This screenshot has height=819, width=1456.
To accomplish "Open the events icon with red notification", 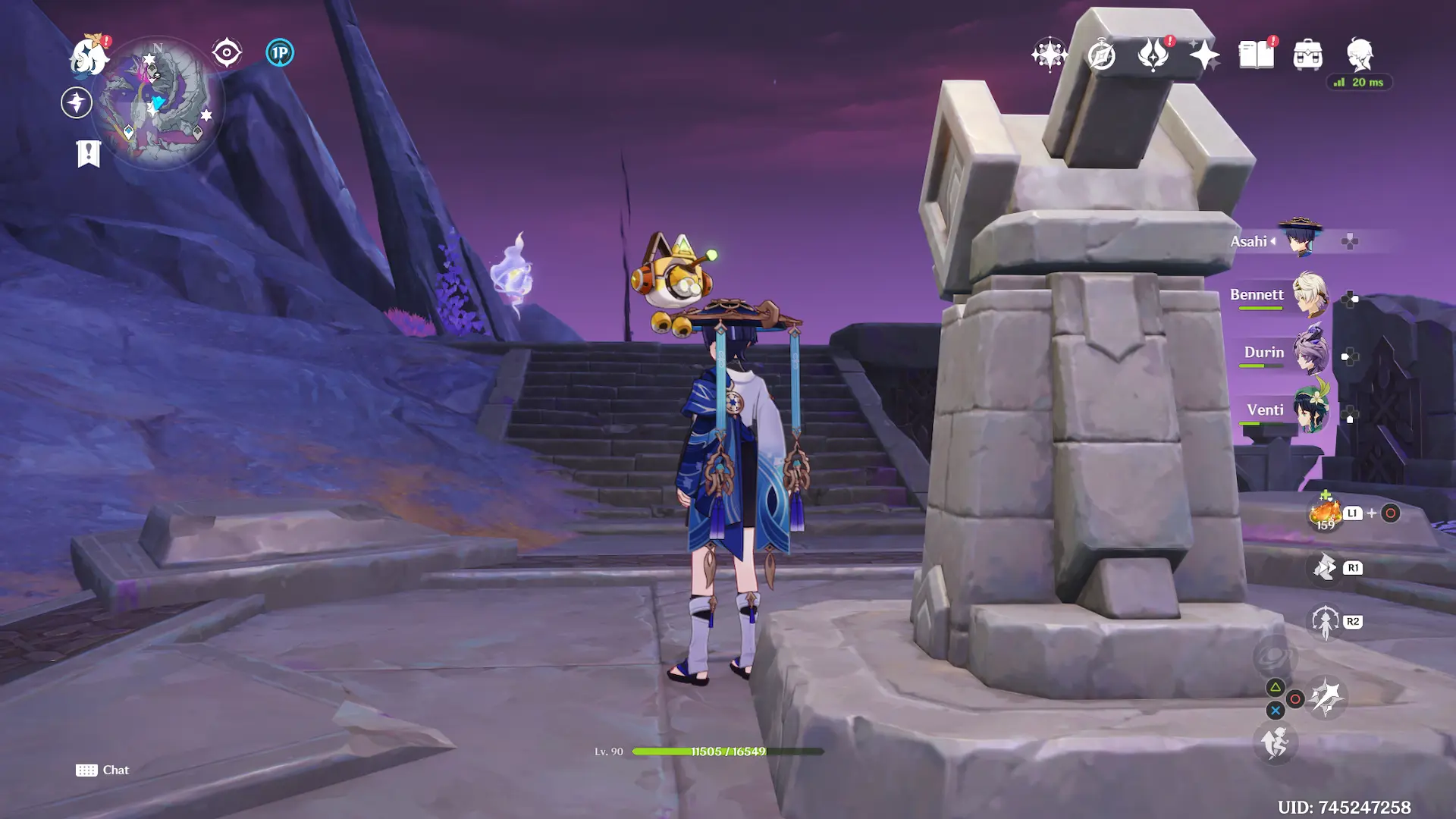I will pyautogui.click(x=1153, y=55).
